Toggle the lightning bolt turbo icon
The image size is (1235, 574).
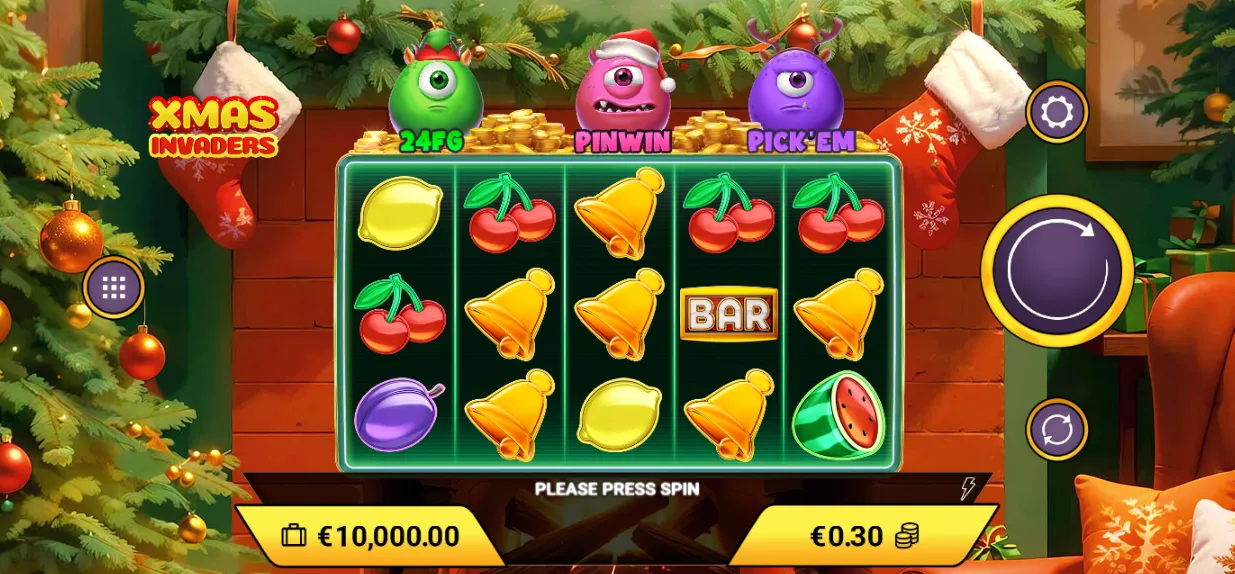[967, 488]
